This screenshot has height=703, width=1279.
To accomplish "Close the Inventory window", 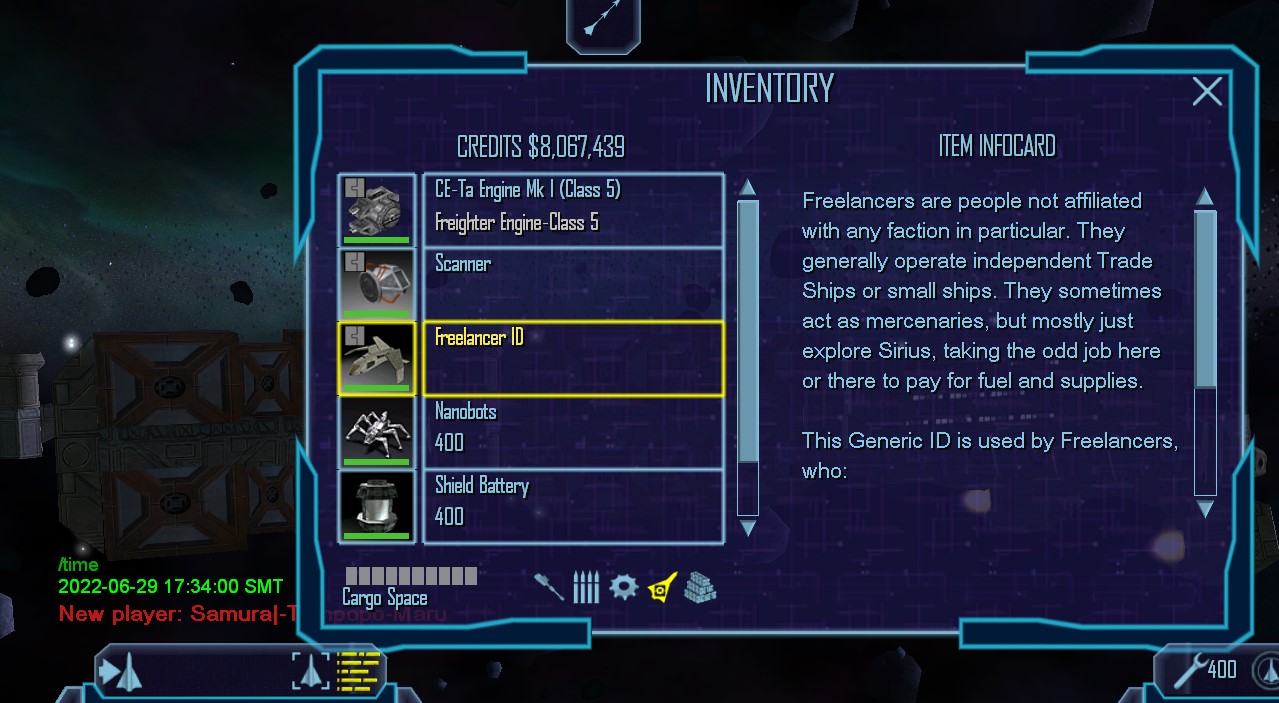I will click(x=1207, y=92).
